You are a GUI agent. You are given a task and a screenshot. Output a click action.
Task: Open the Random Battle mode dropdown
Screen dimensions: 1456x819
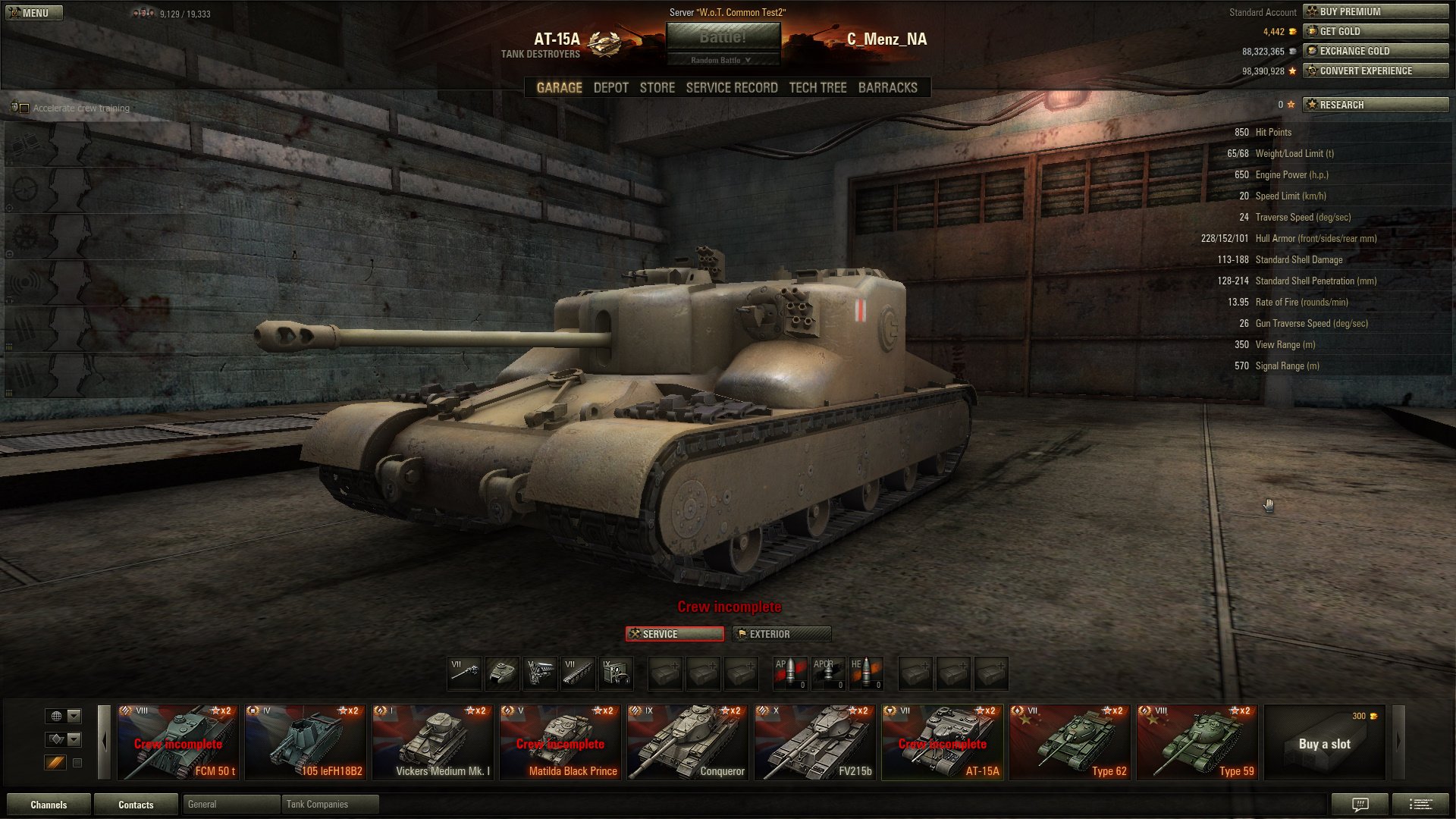point(722,60)
